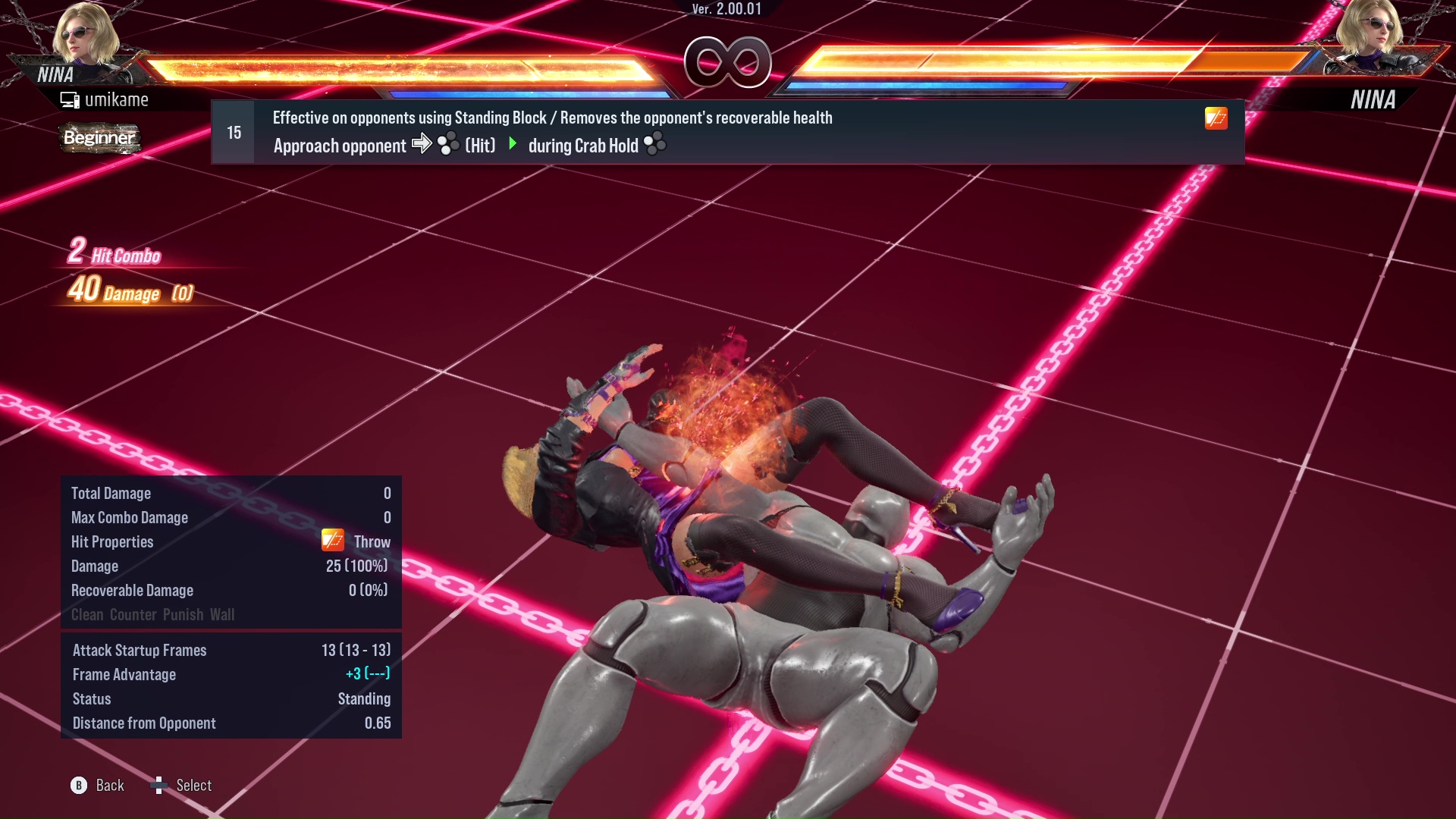Click the Punish label in the stats panel

[183, 615]
